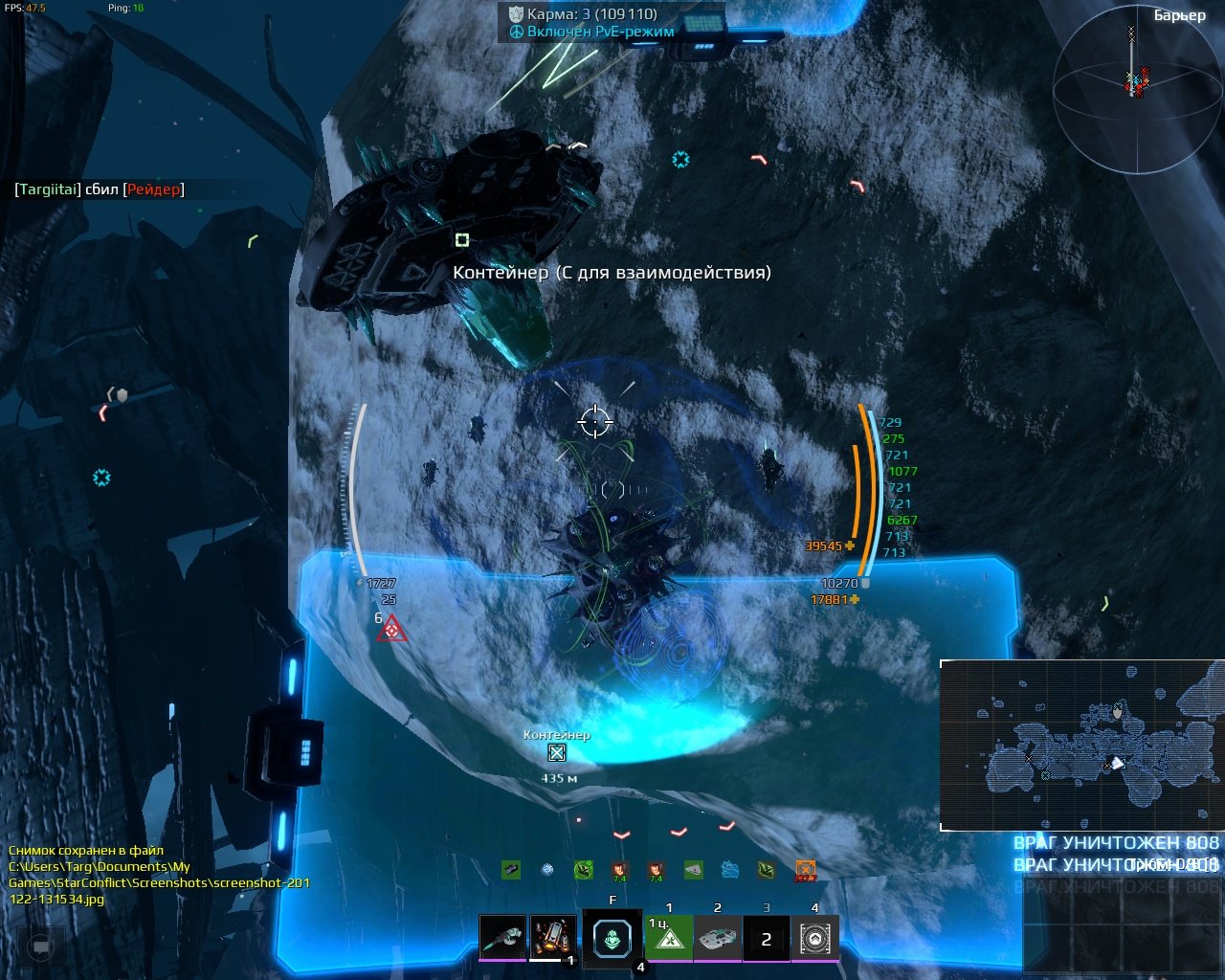
Task: Click the blue tank-shaped buff icon
Action: tap(729, 870)
